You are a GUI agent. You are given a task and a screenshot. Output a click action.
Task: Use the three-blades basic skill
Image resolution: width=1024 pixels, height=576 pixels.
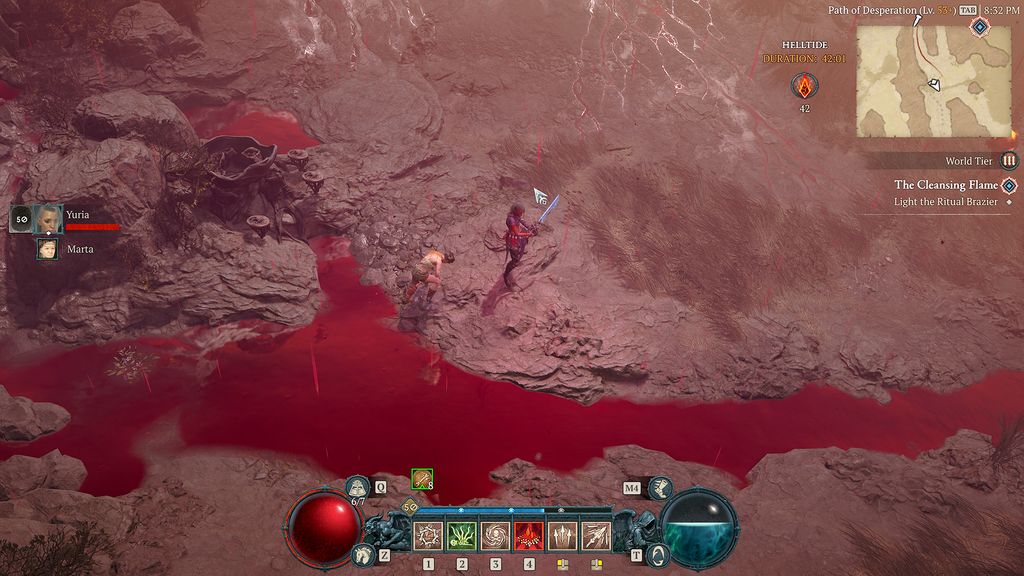point(562,536)
